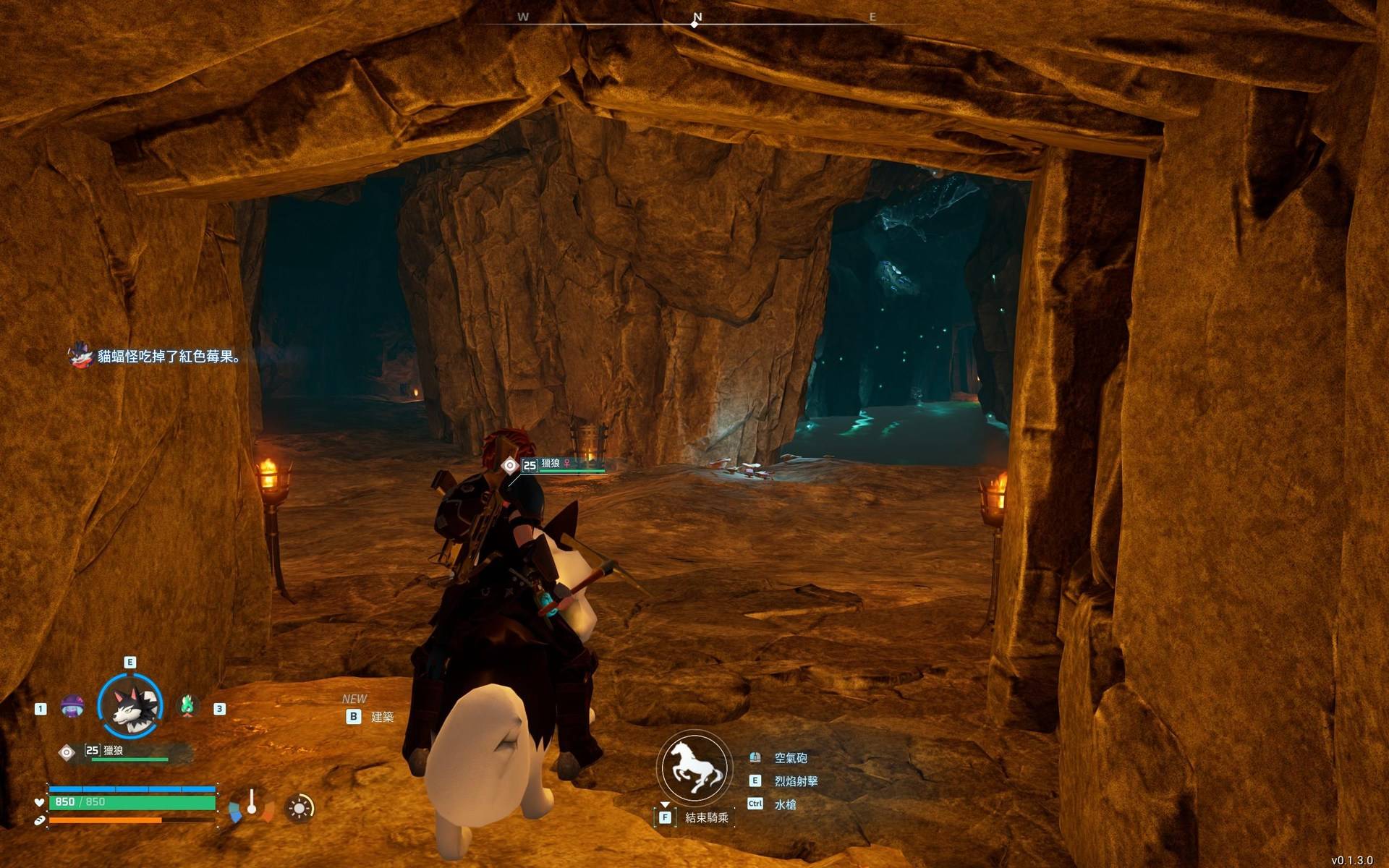
Task: Select the 烈焰射擊 skill
Action: click(x=795, y=781)
